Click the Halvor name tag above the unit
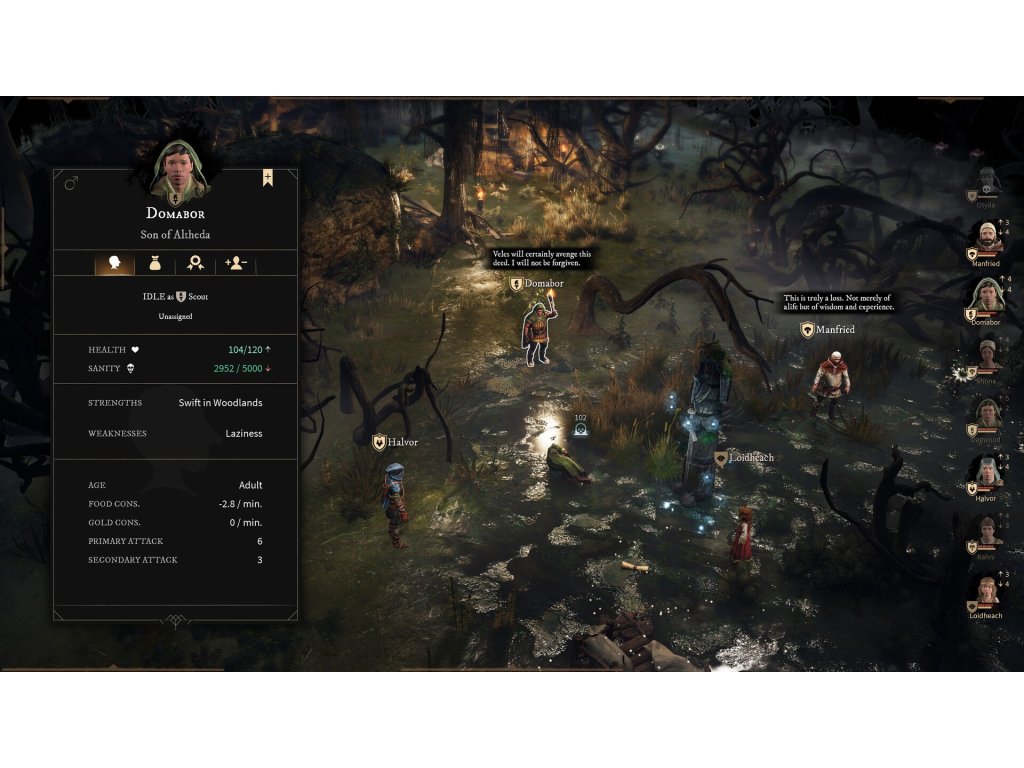Image resolution: width=1024 pixels, height=768 pixels. click(x=395, y=442)
